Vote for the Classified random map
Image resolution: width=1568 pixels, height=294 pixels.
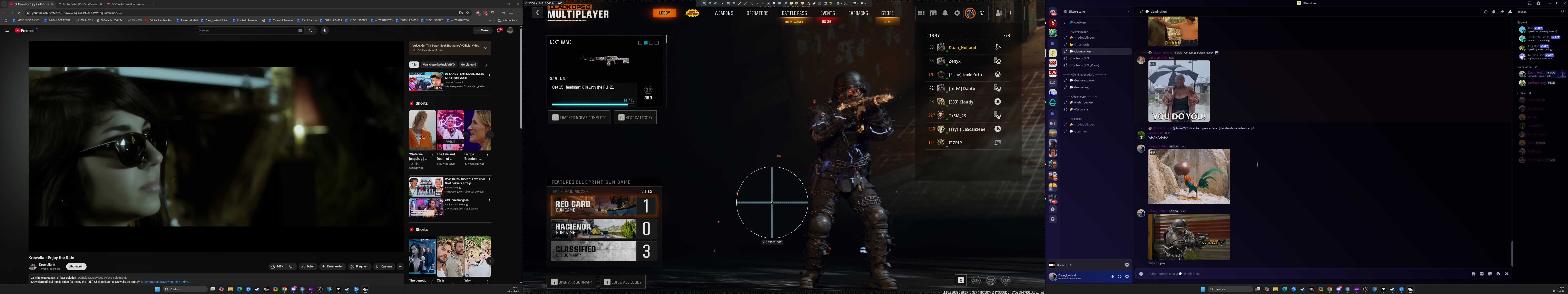click(x=604, y=251)
